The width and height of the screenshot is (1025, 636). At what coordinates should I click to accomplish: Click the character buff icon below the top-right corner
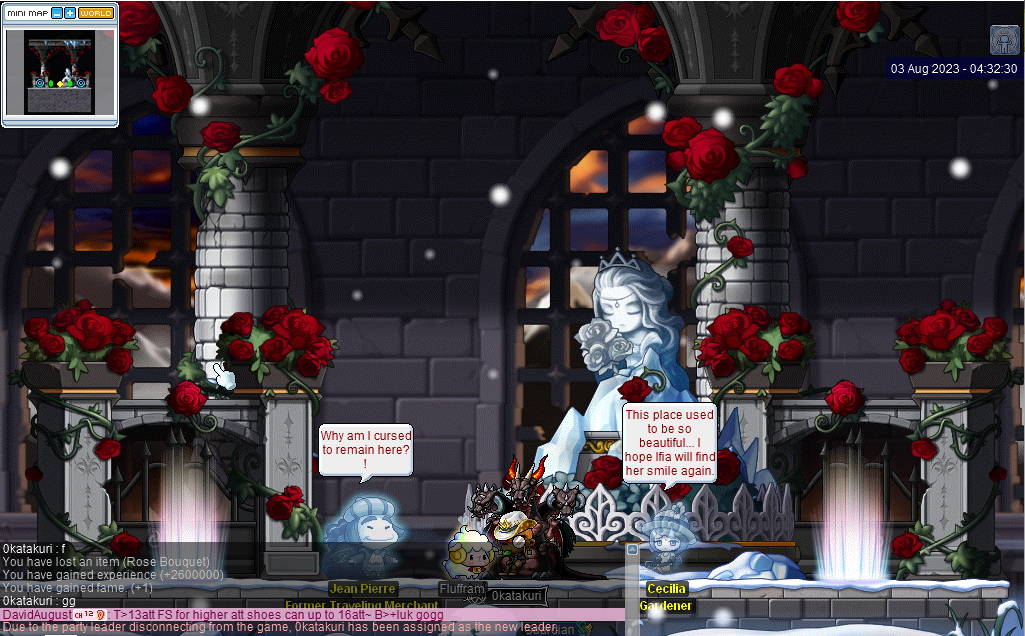[x=1004, y=40]
